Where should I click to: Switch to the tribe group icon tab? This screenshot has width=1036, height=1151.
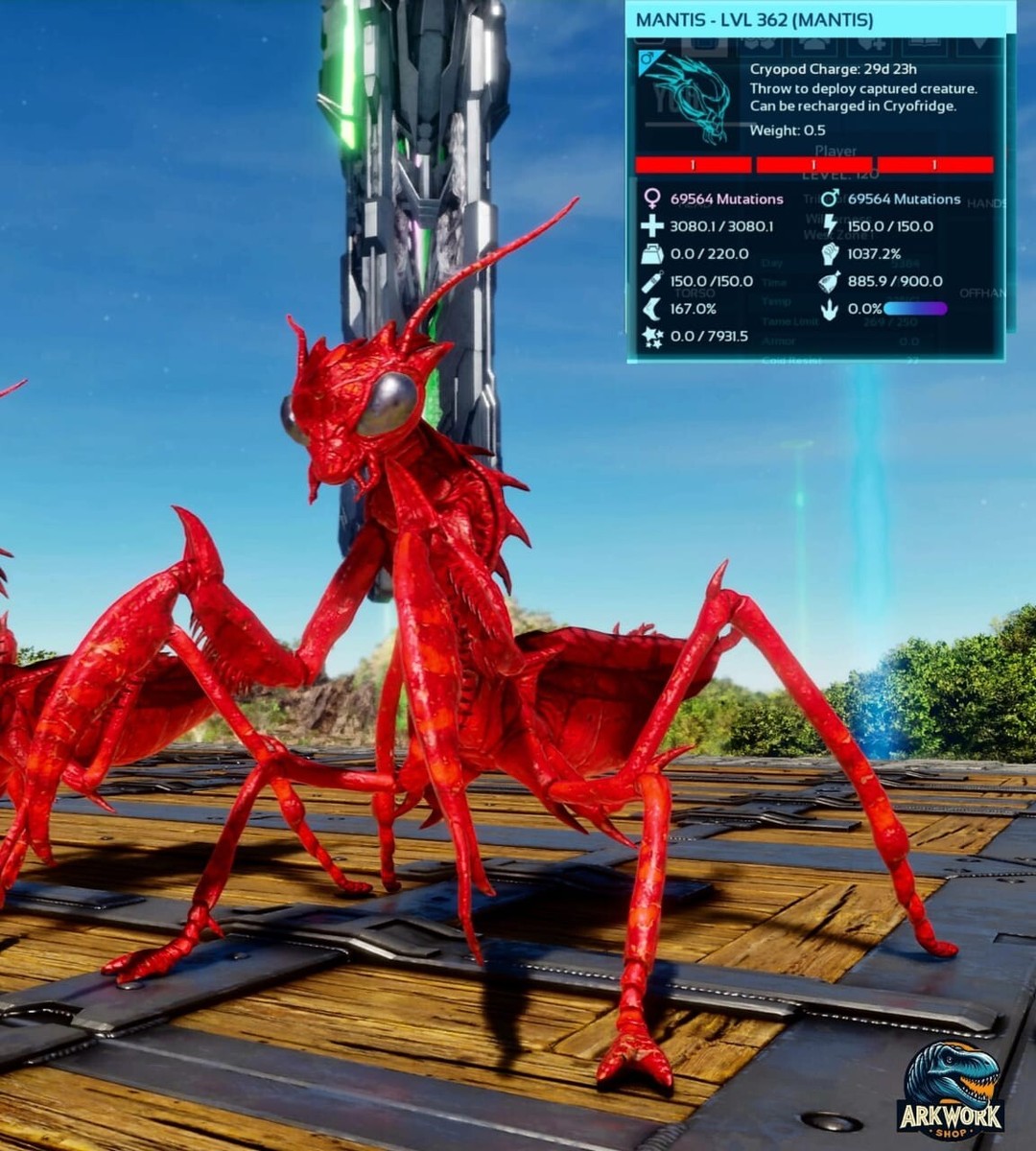click(813, 44)
